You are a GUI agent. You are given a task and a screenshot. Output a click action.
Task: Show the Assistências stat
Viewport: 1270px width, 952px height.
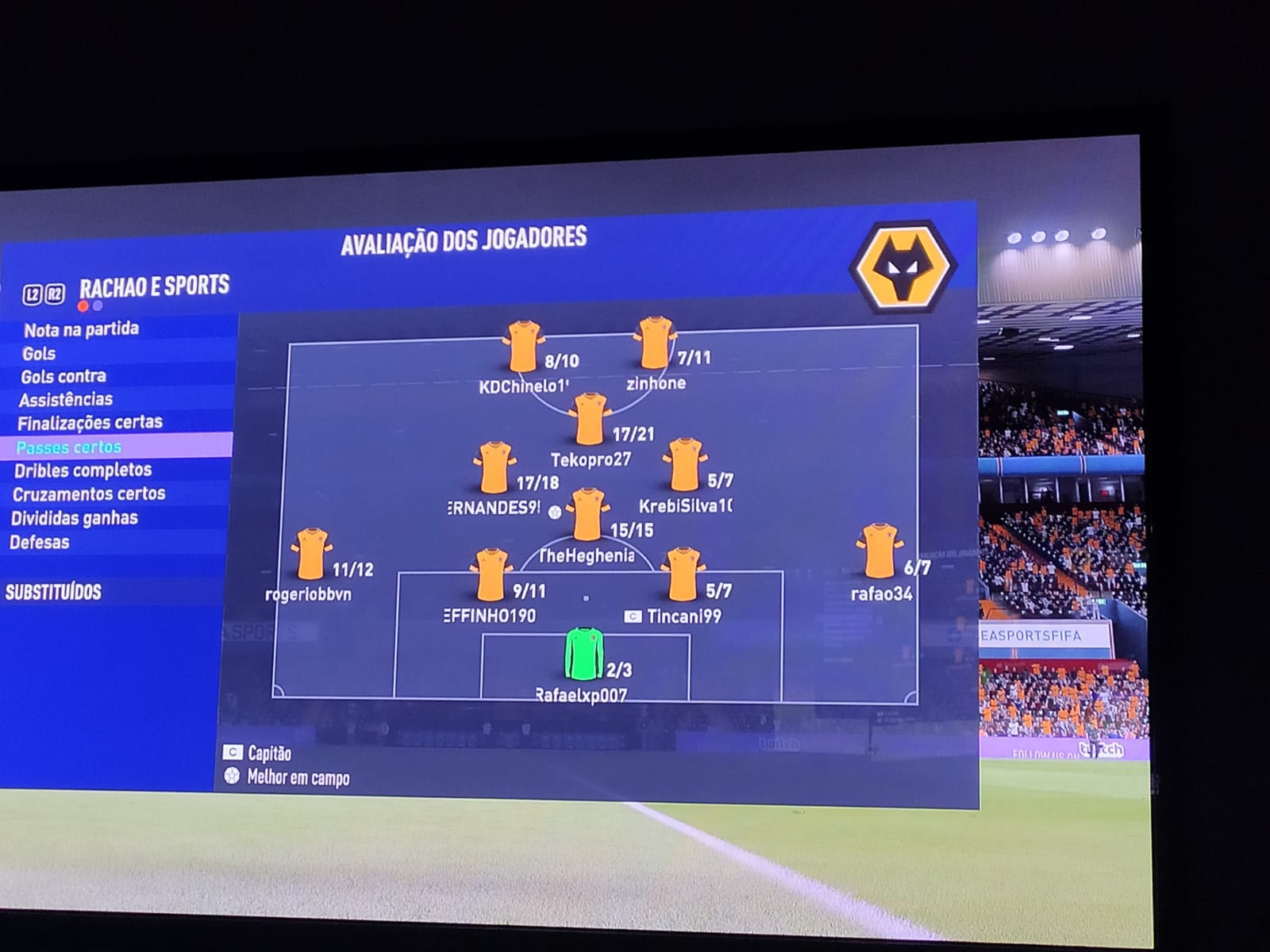[x=66, y=399]
